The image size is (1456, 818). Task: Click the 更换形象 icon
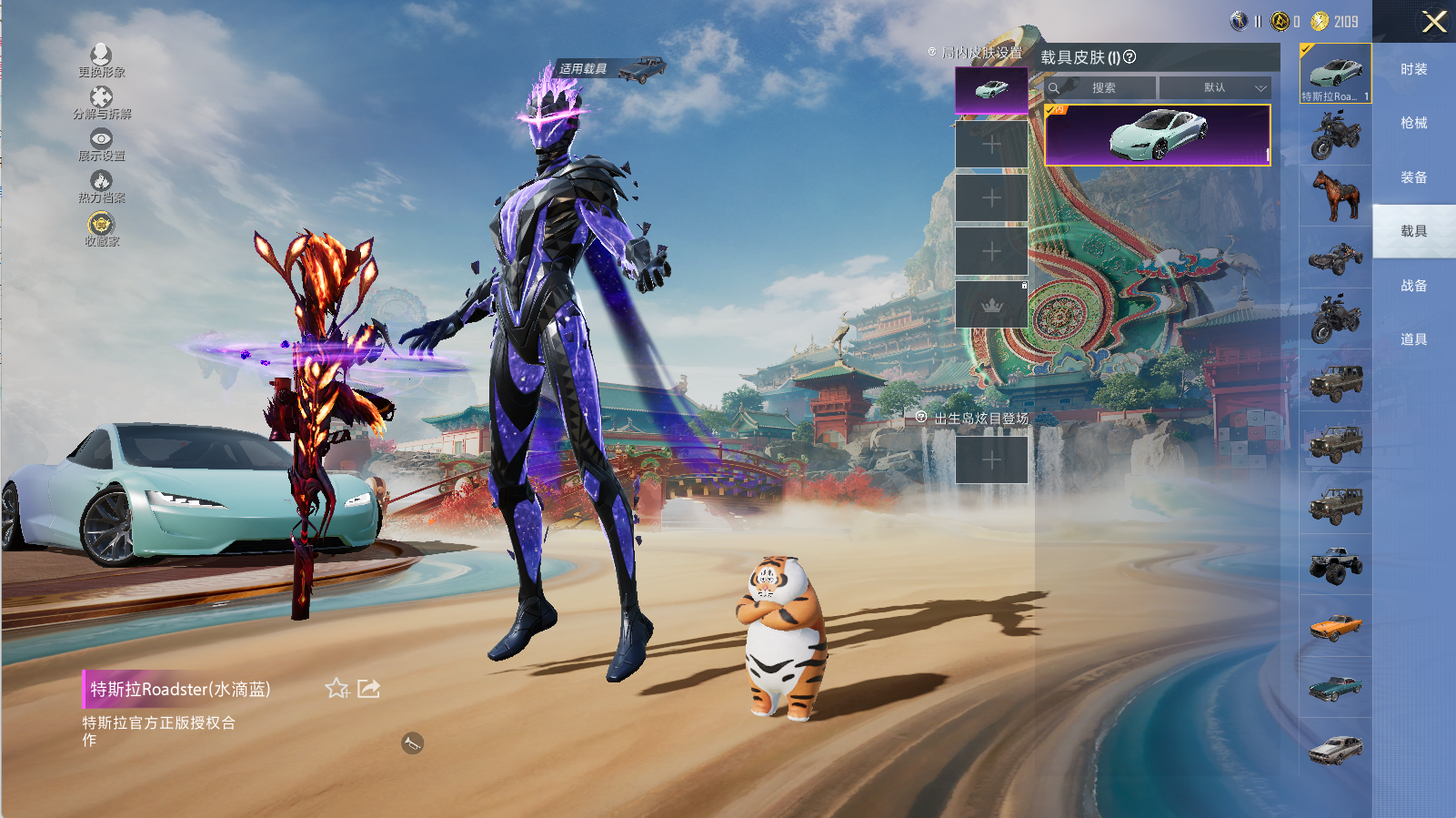[101, 57]
